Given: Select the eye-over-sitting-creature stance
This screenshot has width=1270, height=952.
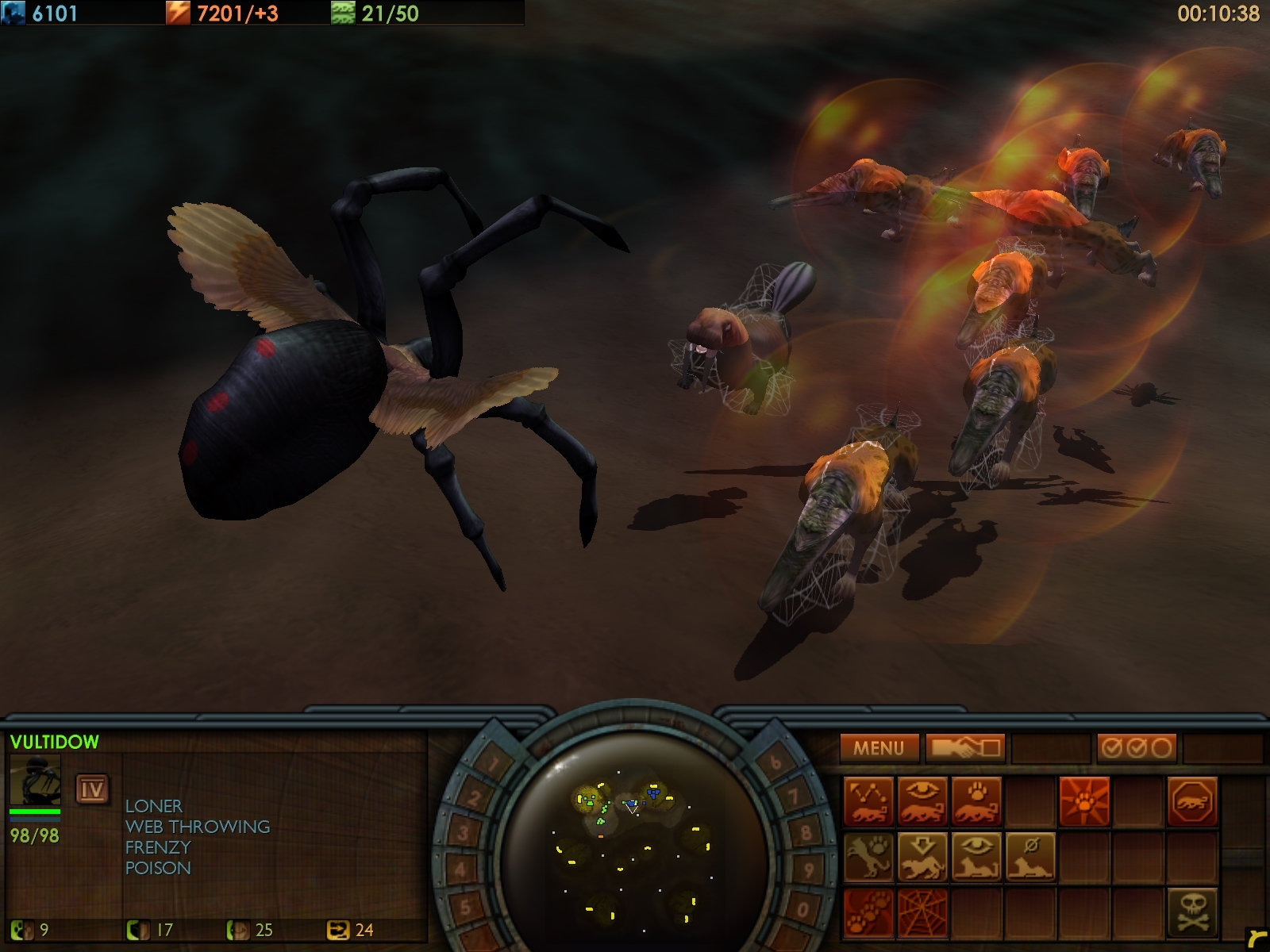Looking at the screenshot, I should [x=976, y=857].
